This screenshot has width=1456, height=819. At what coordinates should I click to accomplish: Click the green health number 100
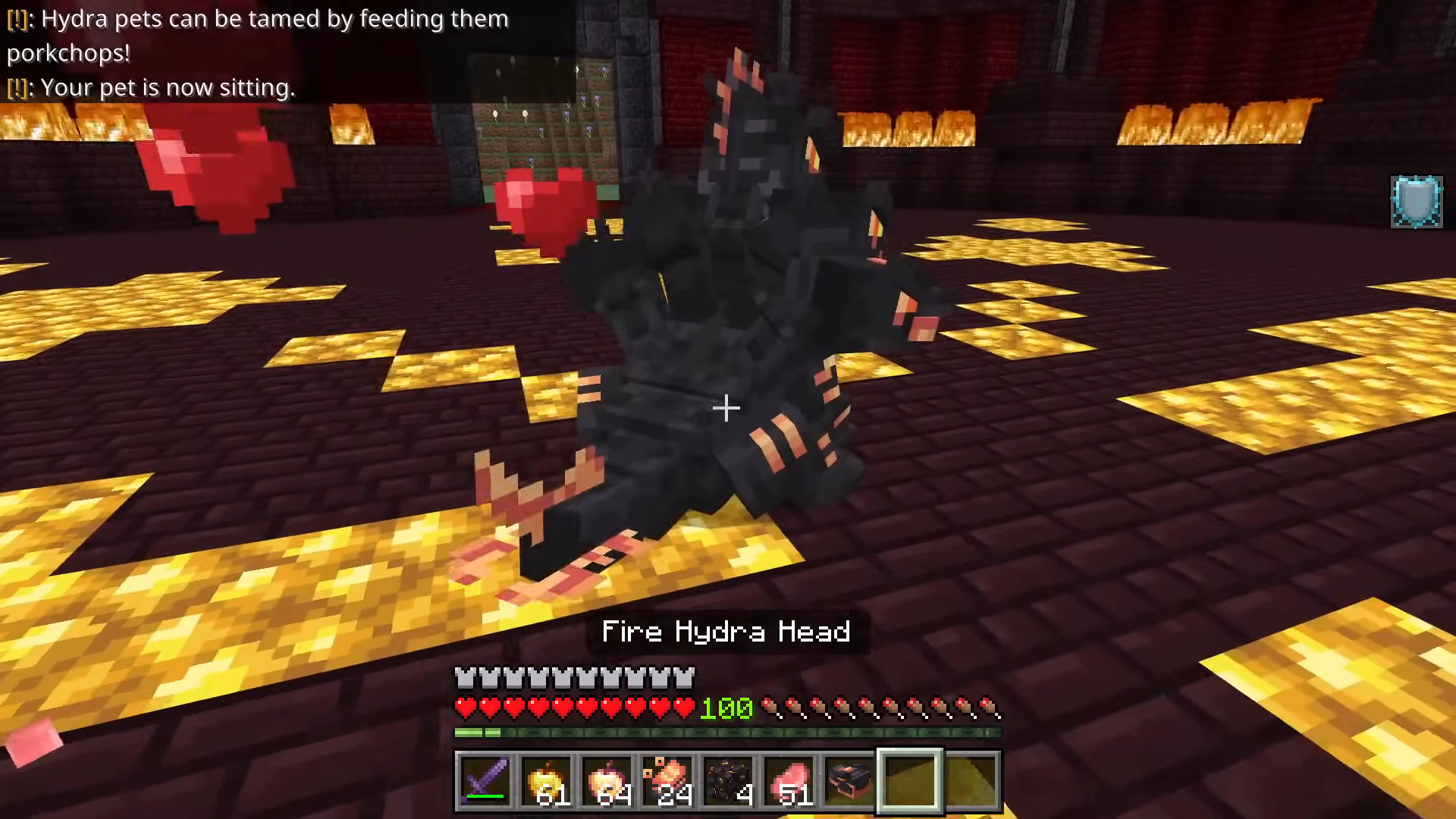tap(725, 708)
